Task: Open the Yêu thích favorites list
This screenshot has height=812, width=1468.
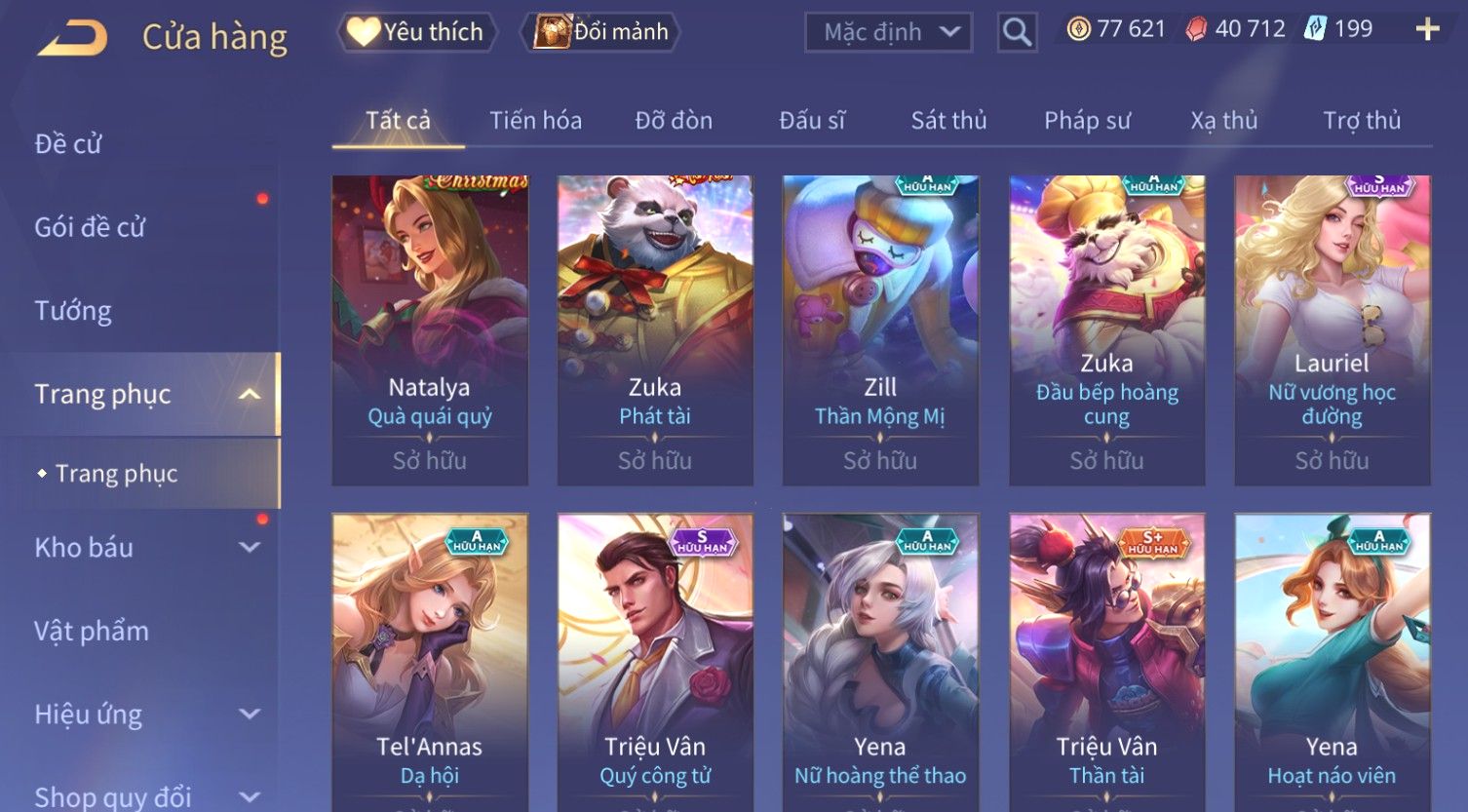Action: [416, 32]
